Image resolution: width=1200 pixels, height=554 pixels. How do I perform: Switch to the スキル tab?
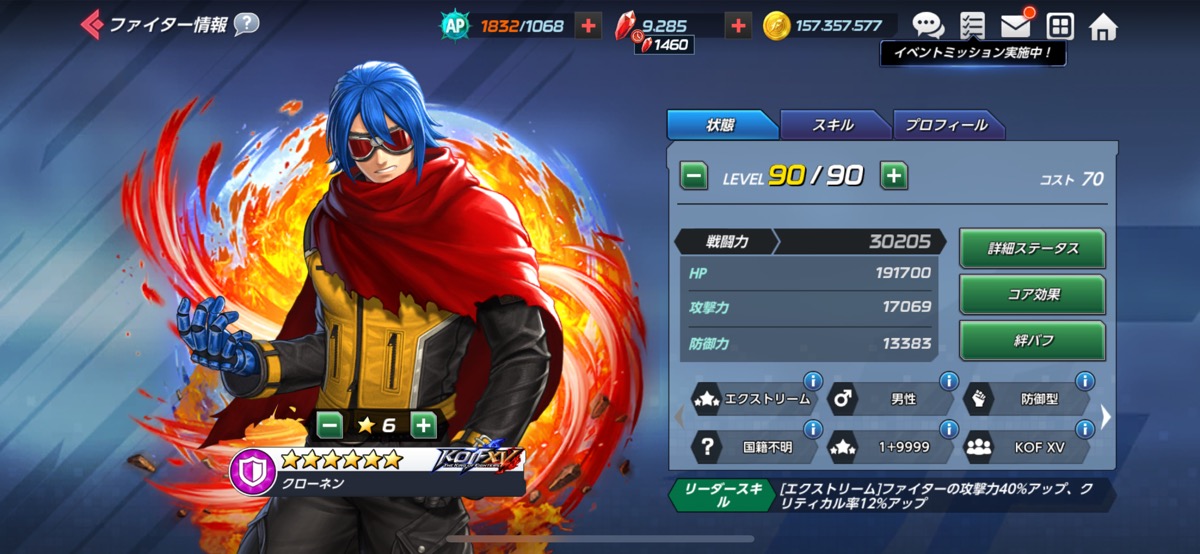pyautogui.click(x=833, y=125)
